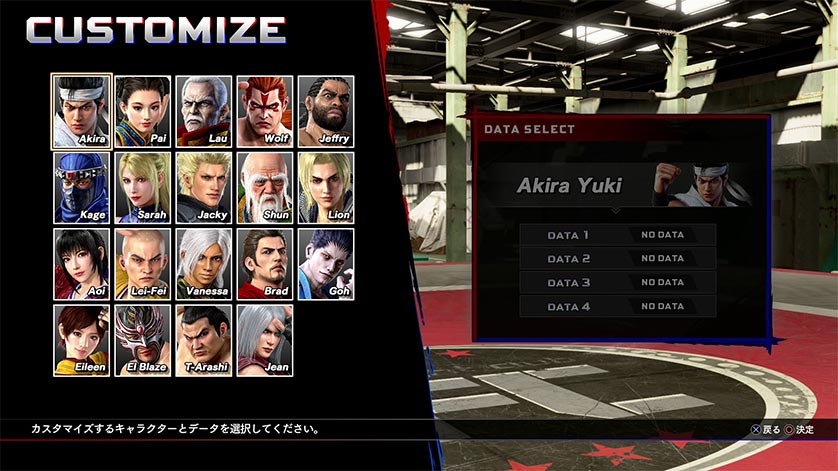Choose Brad from the character grid
Image resolution: width=838 pixels, height=471 pixels.
[265, 264]
